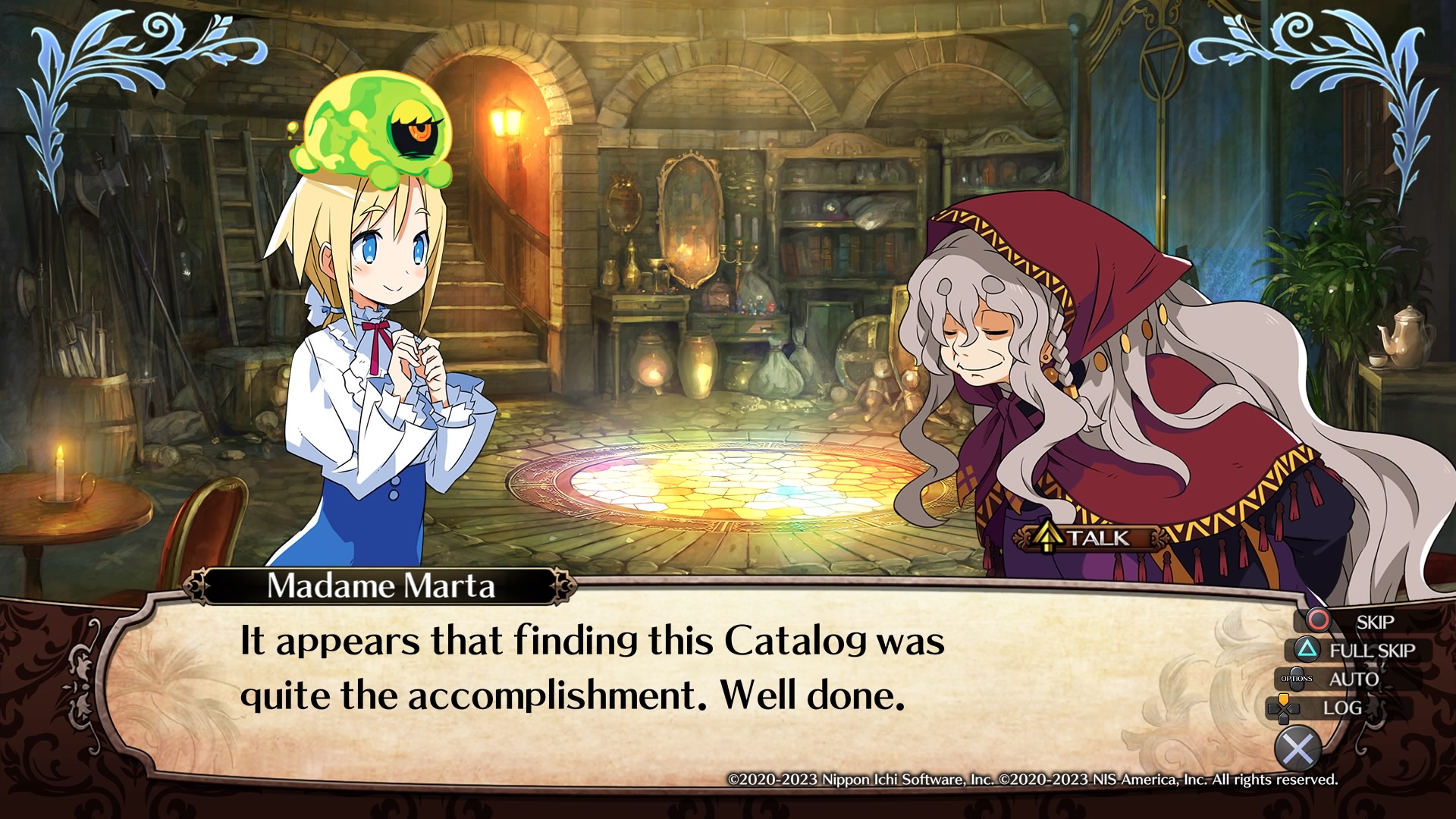This screenshot has width=1456, height=819.
Task: Select the TALK marker on Madame Marta
Action: 1087,538
